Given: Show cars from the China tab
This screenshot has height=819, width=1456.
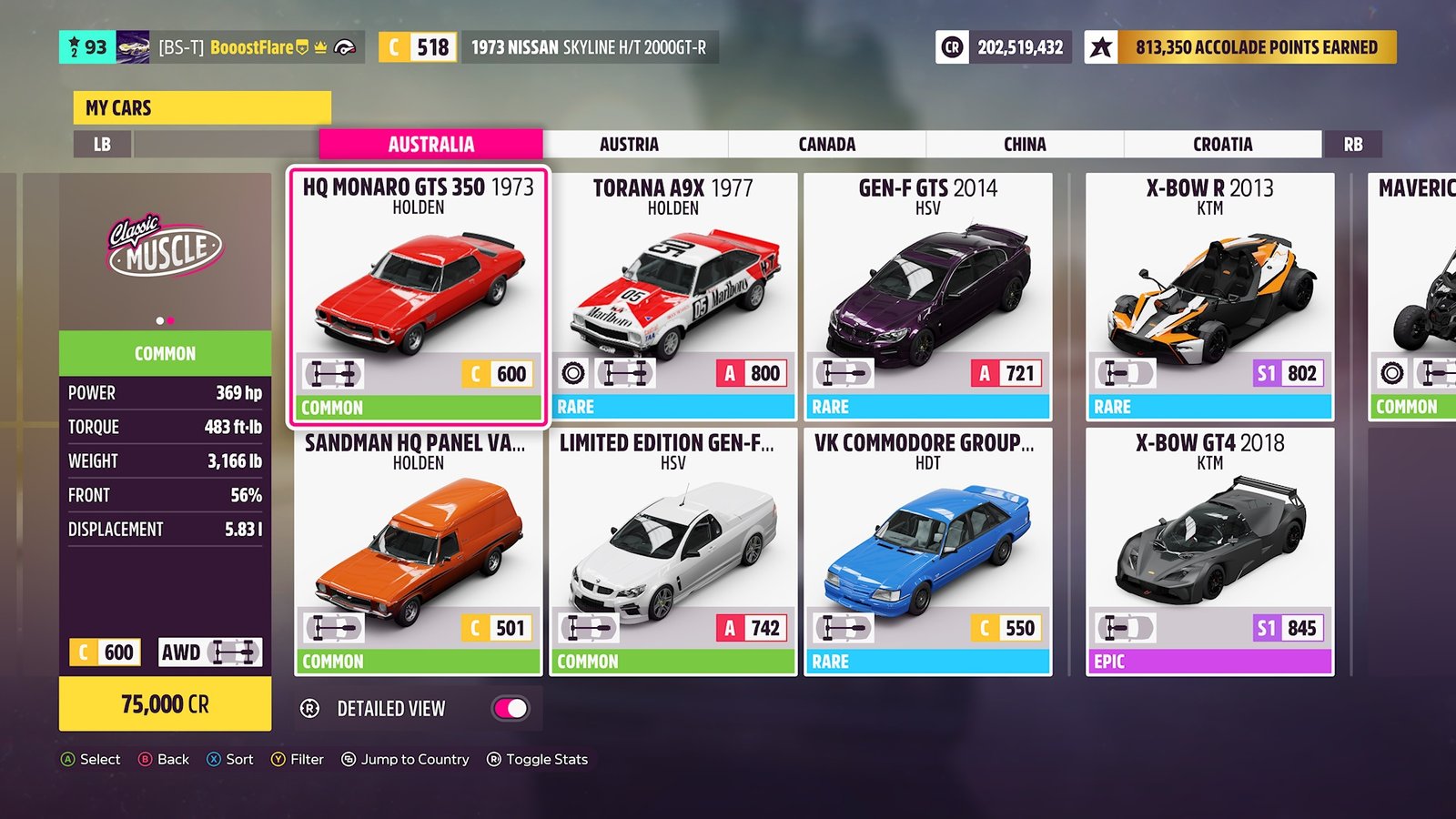Looking at the screenshot, I should tap(1025, 145).
